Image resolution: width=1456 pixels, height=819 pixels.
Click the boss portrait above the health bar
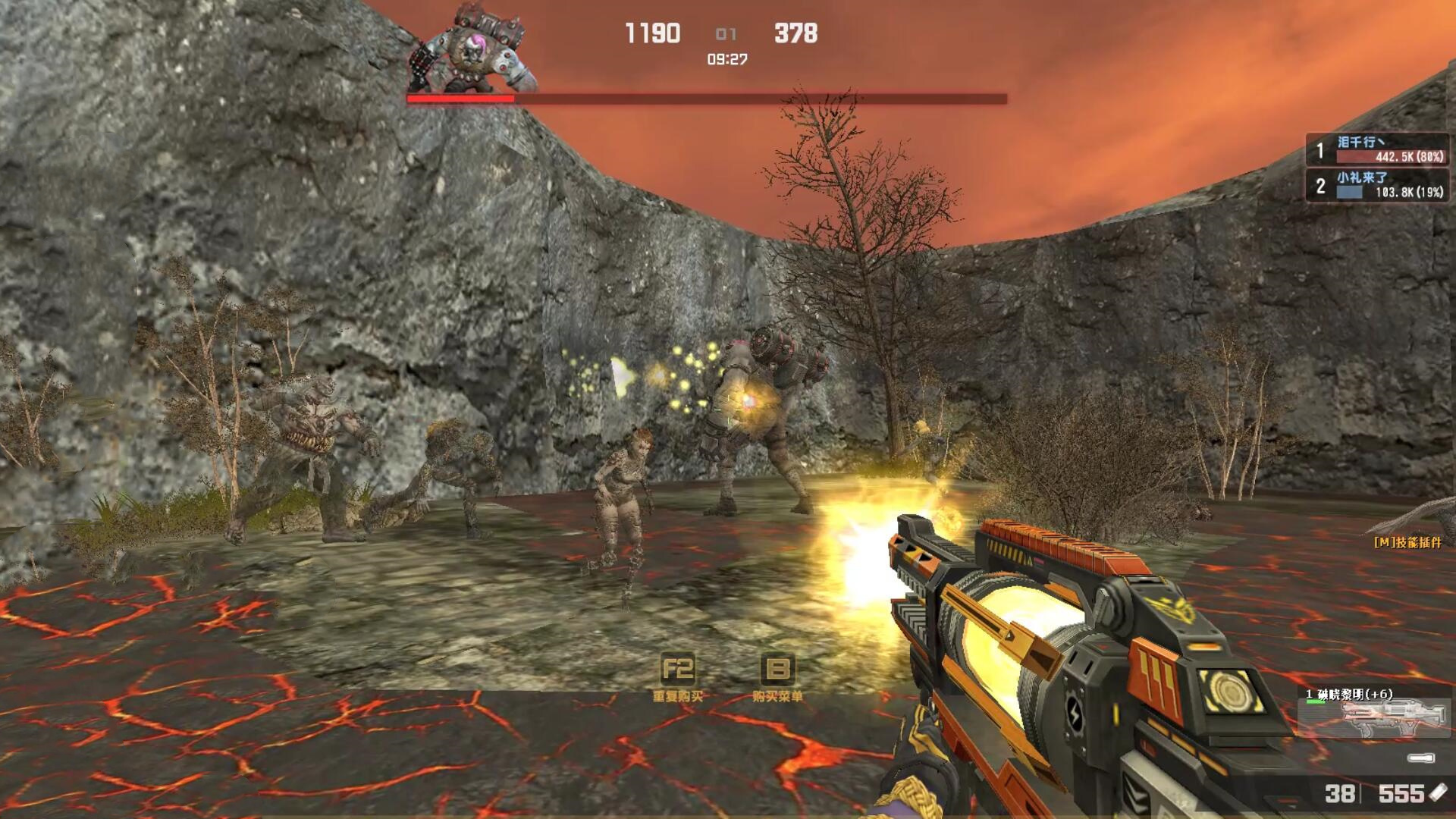[472, 50]
